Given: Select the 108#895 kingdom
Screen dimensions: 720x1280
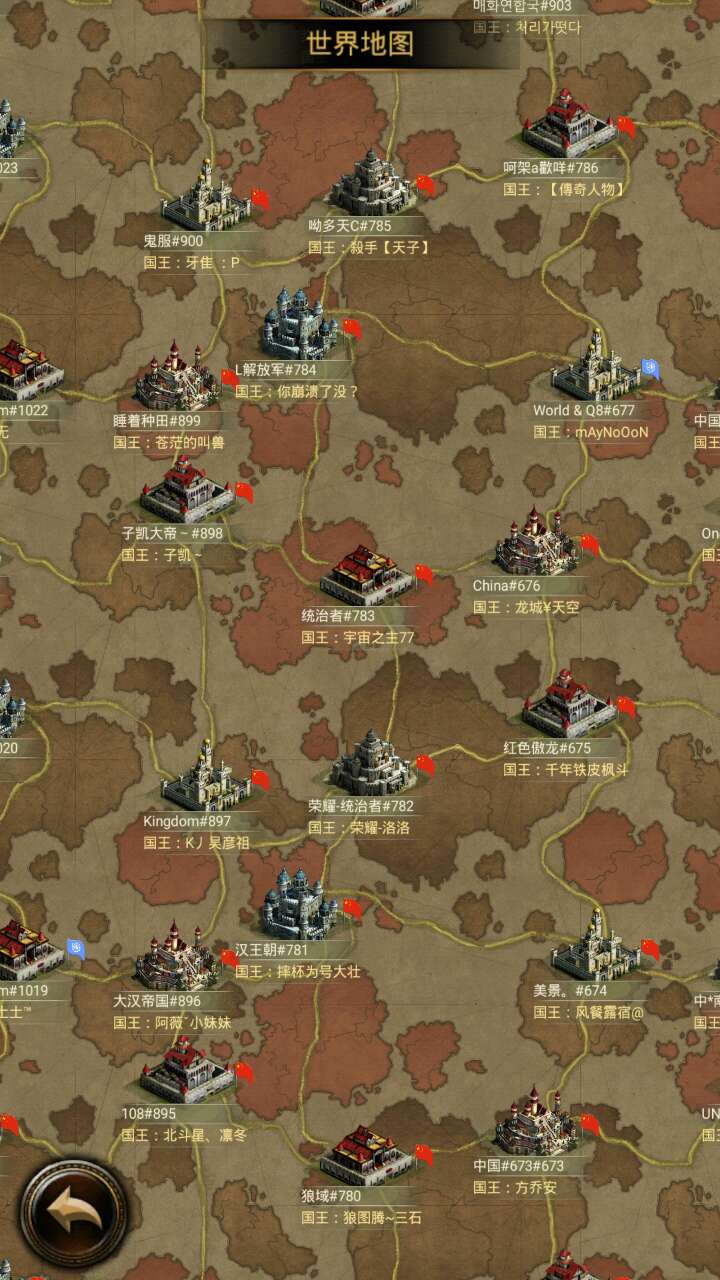Looking at the screenshot, I should click(x=186, y=1070).
